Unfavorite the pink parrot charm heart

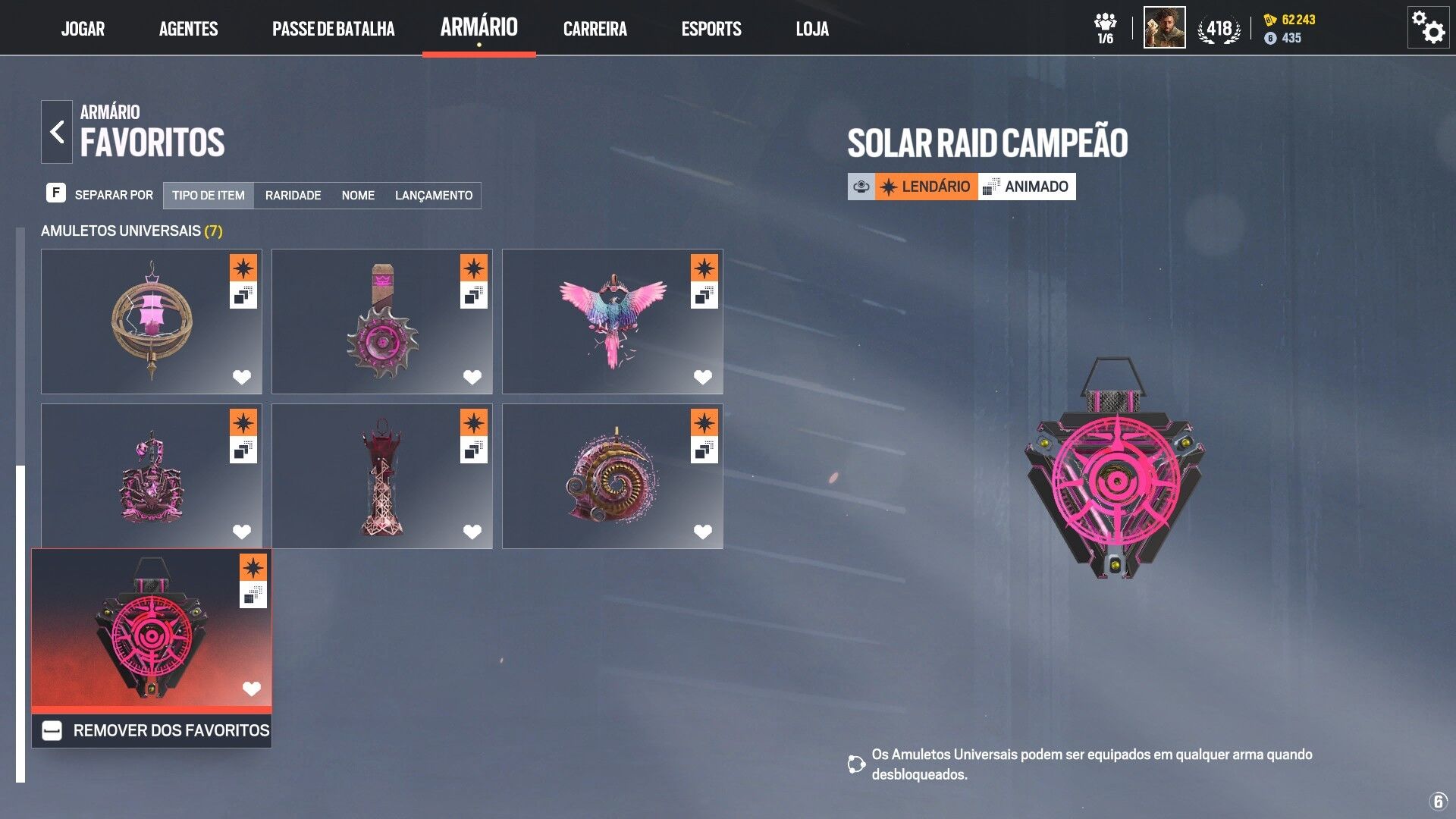(x=702, y=375)
